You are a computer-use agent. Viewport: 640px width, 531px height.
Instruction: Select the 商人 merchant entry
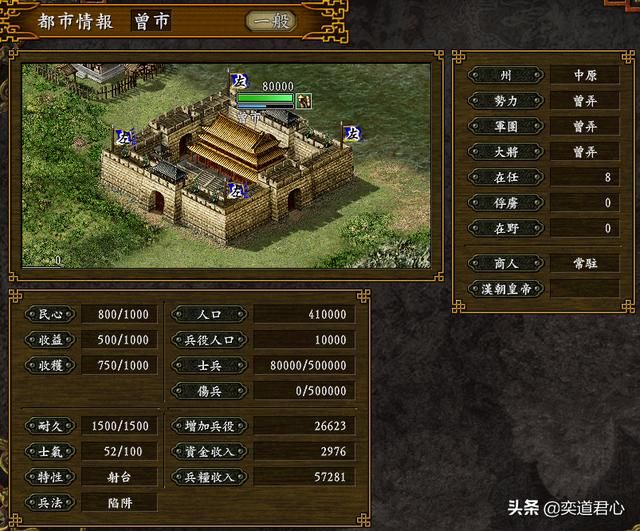[505, 263]
